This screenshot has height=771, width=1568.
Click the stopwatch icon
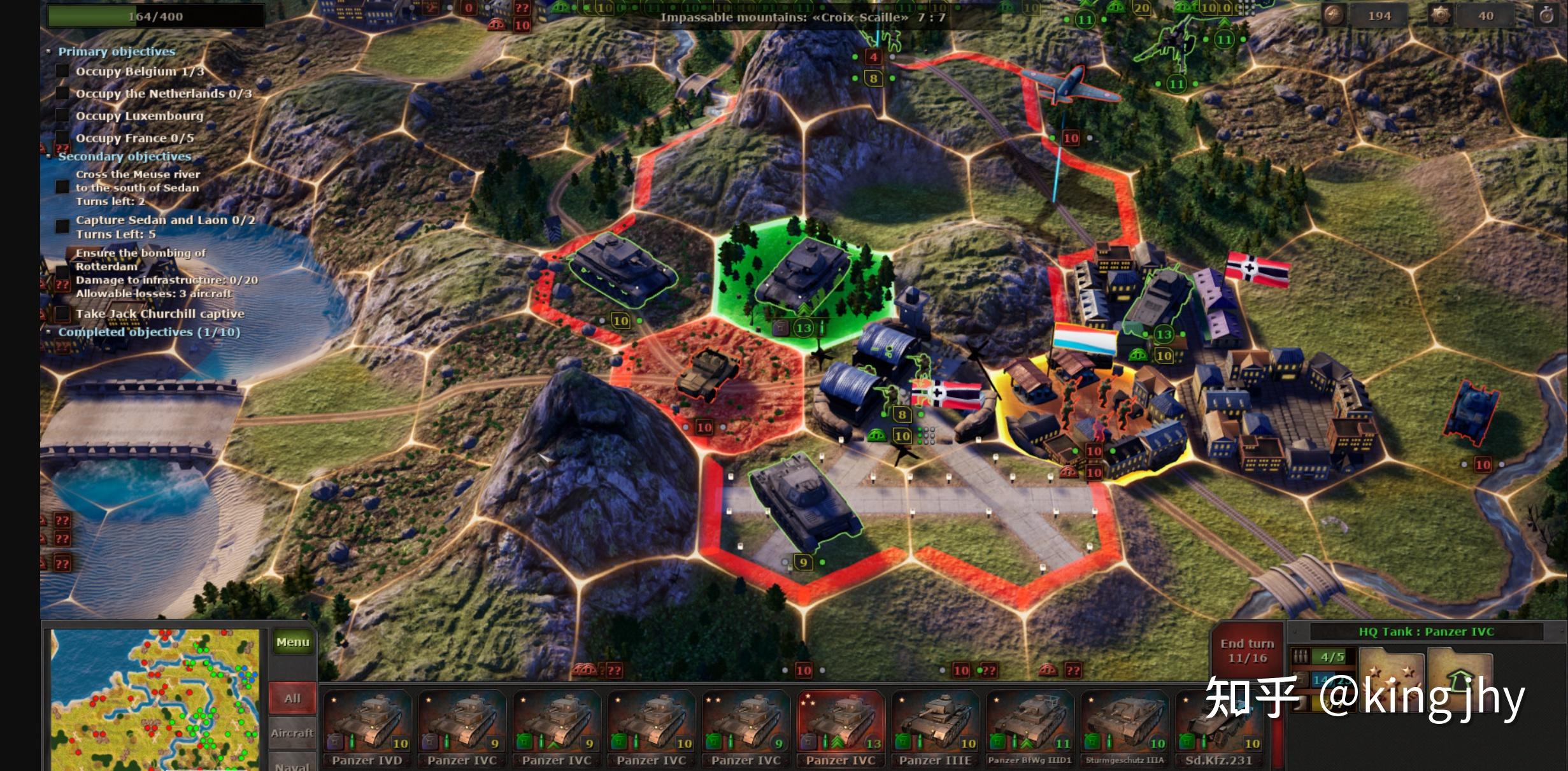[1546, 16]
